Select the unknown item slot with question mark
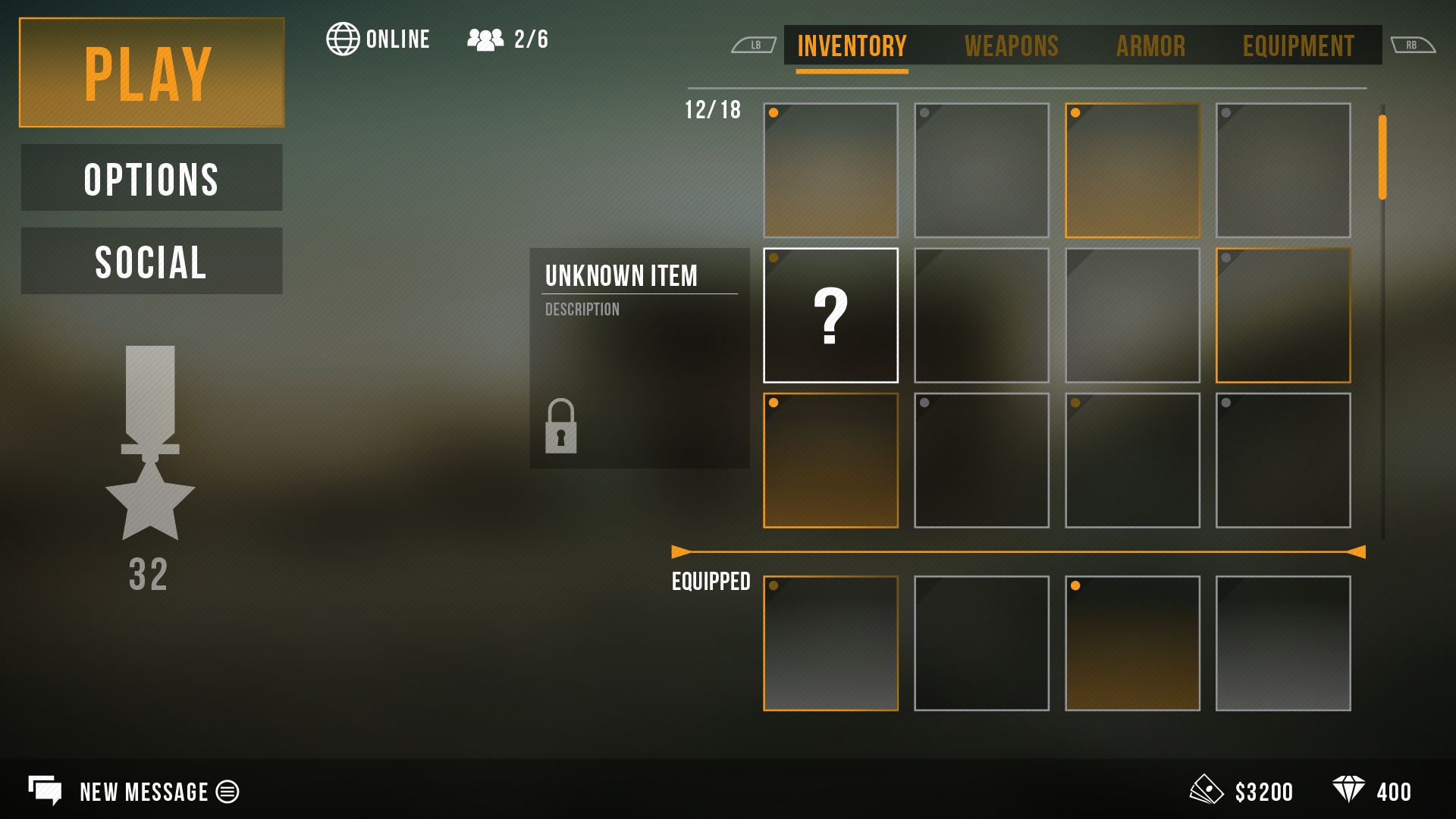This screenshot has width=1456, height=819. (831, 313)
